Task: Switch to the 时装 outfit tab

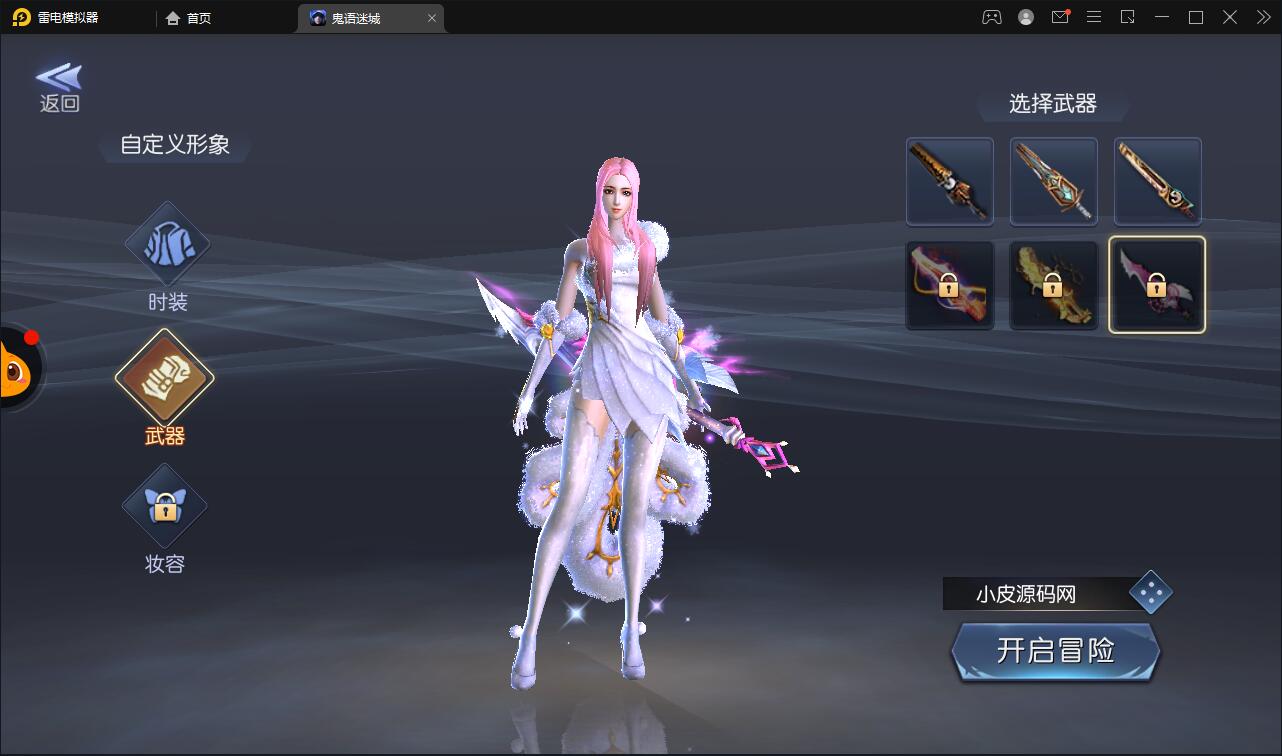Action: point(167,247)
